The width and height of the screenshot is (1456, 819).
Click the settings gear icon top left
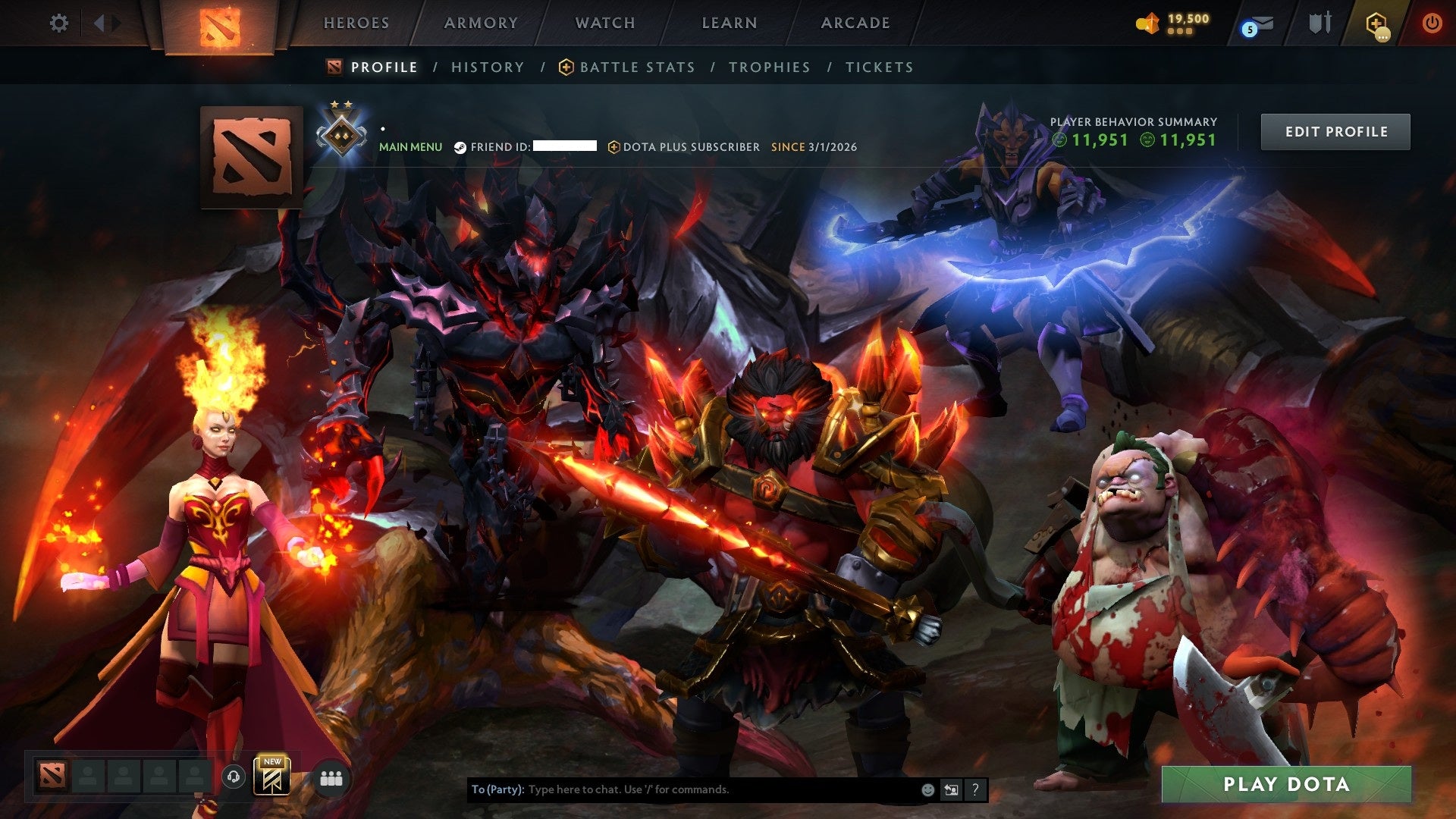(x=59, y=23)
